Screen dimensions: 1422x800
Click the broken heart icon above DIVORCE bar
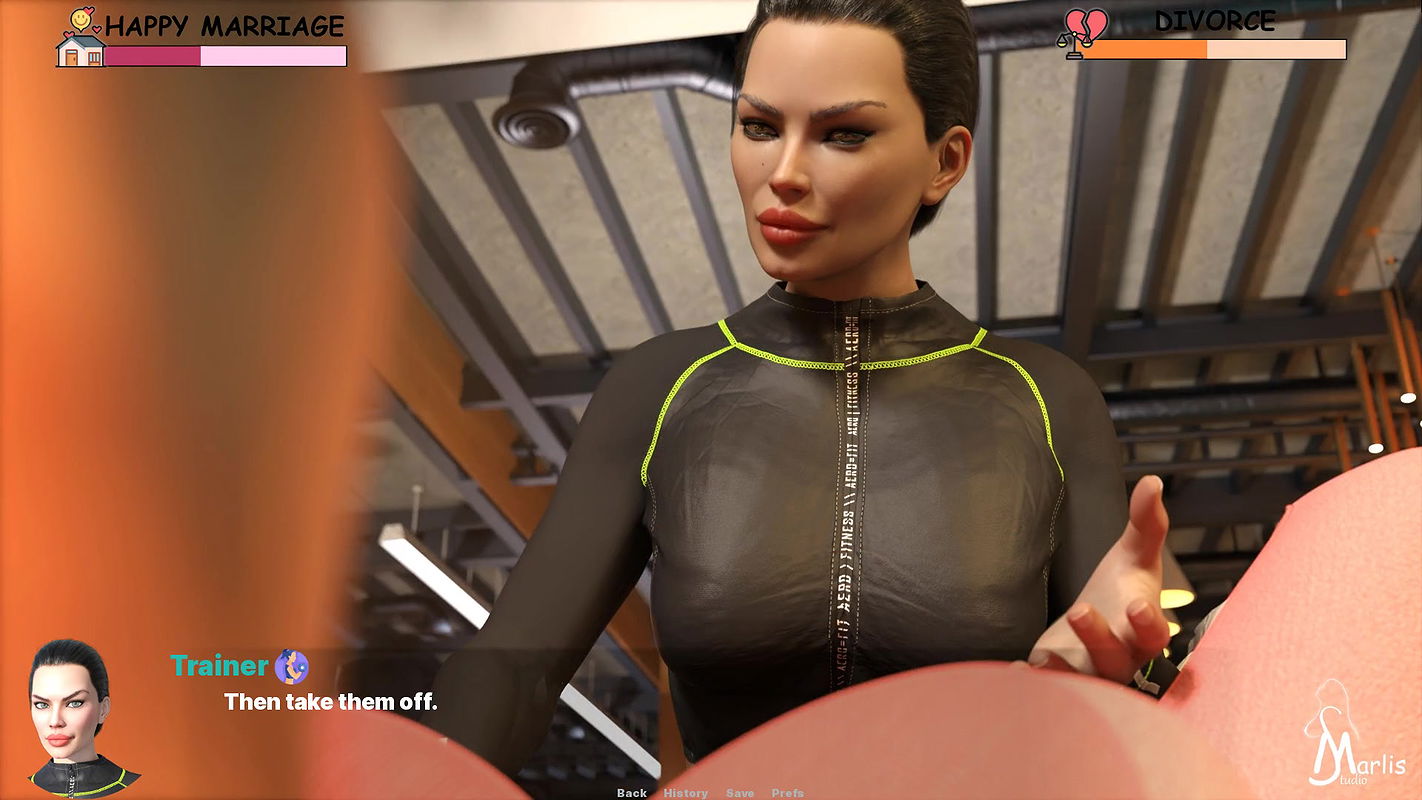pos(1086,22)
